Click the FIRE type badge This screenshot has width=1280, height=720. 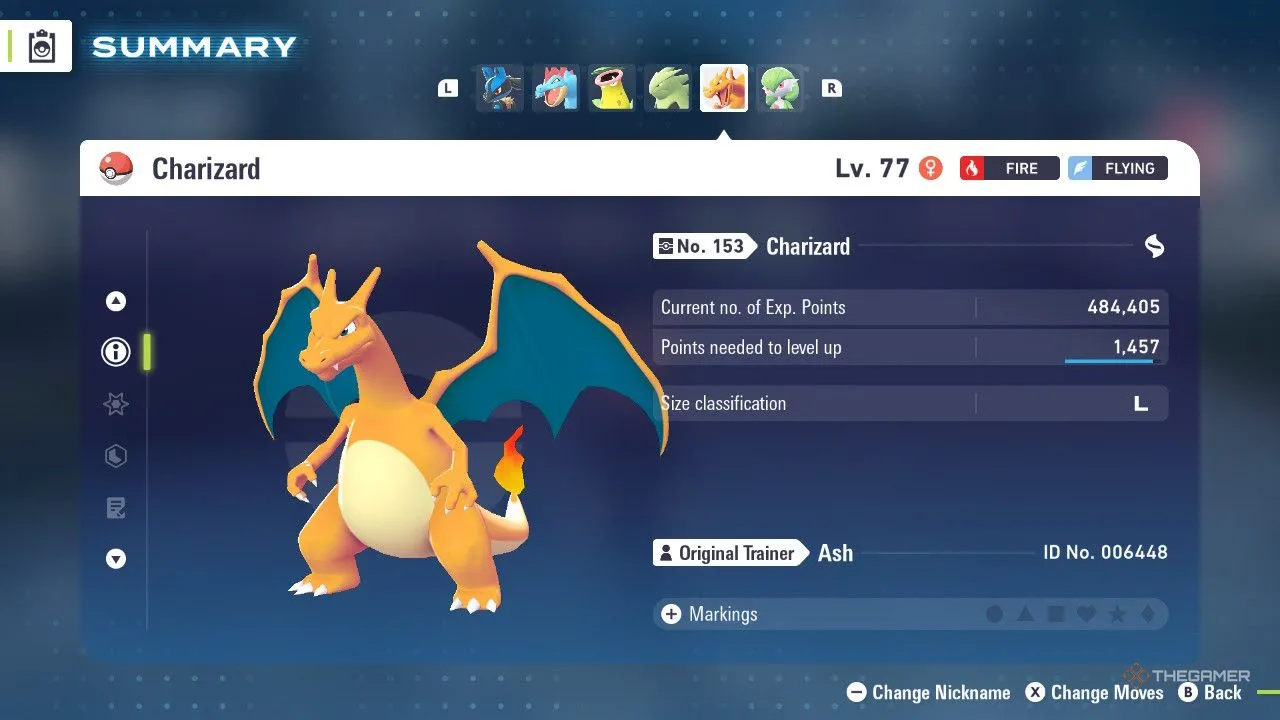[1009, 168]
